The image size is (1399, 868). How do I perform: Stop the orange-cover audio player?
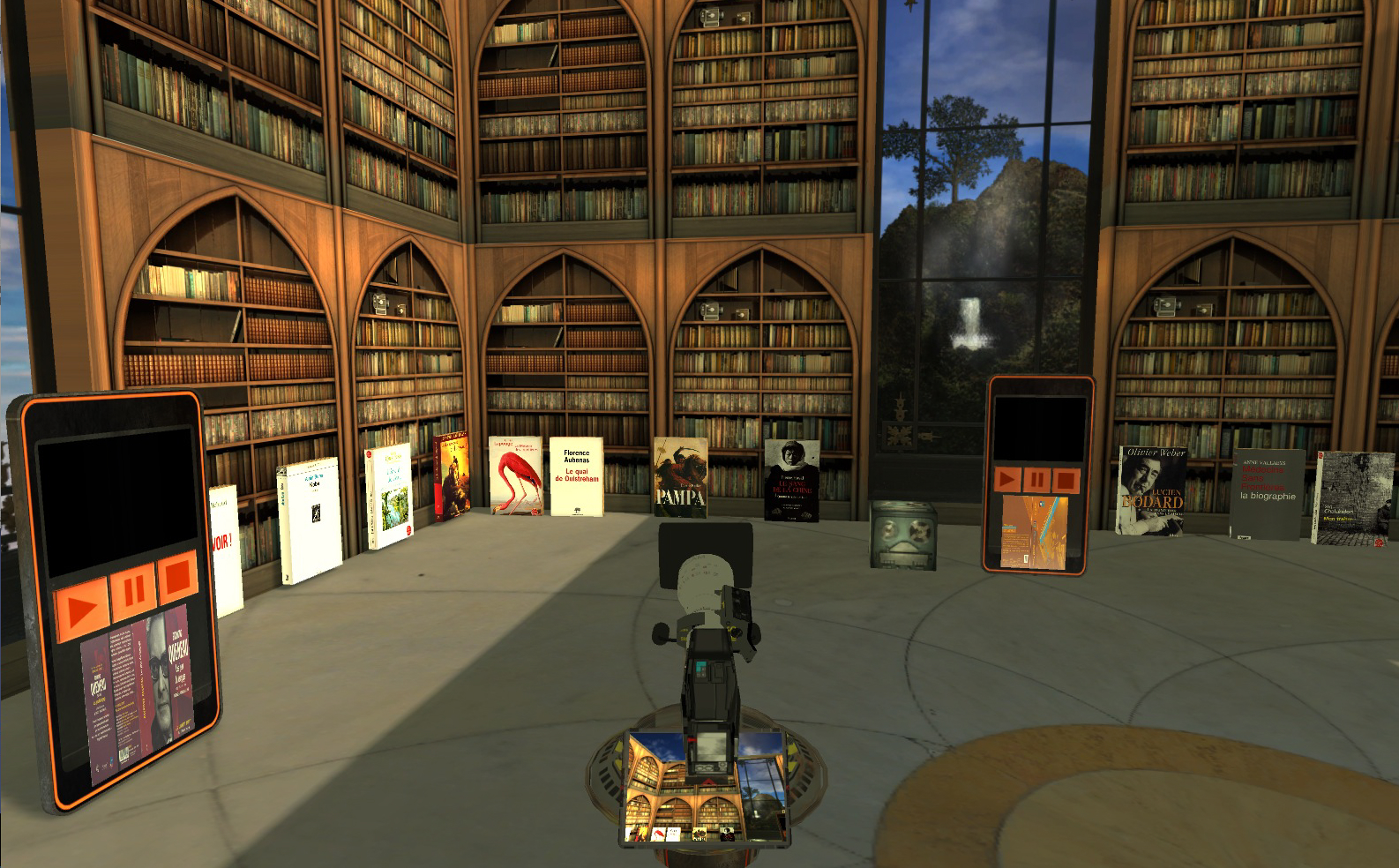pyautogui.click(x=1066, y=481)
